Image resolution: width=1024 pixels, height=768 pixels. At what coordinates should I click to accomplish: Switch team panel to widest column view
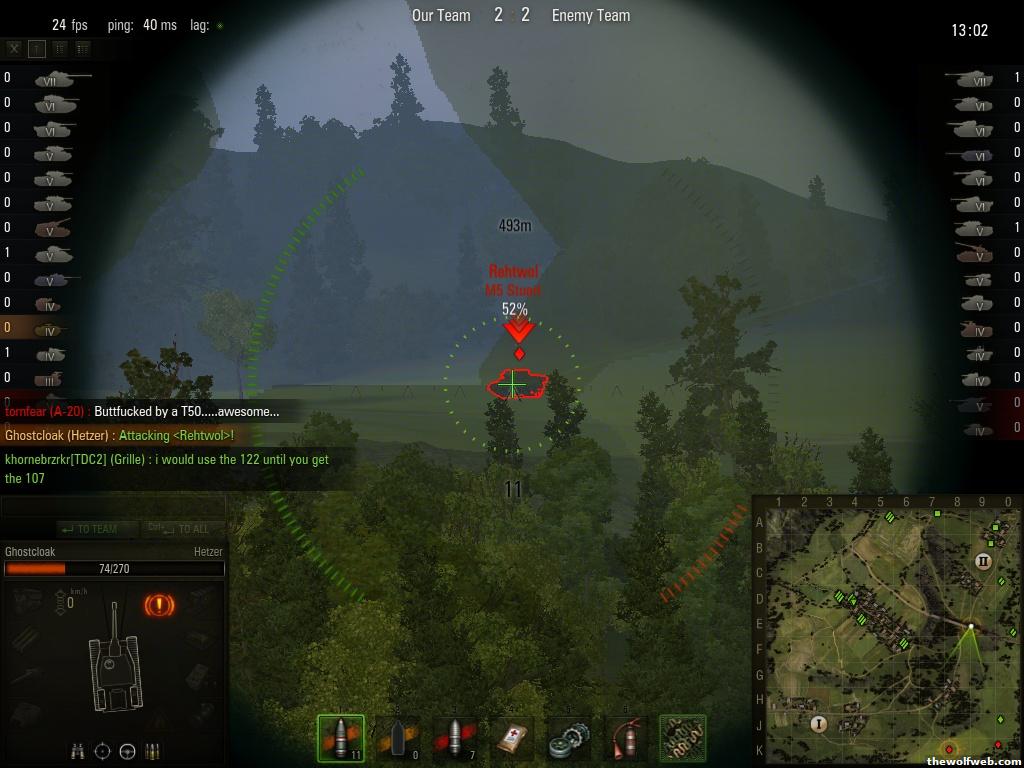click(x=82, y=48)
